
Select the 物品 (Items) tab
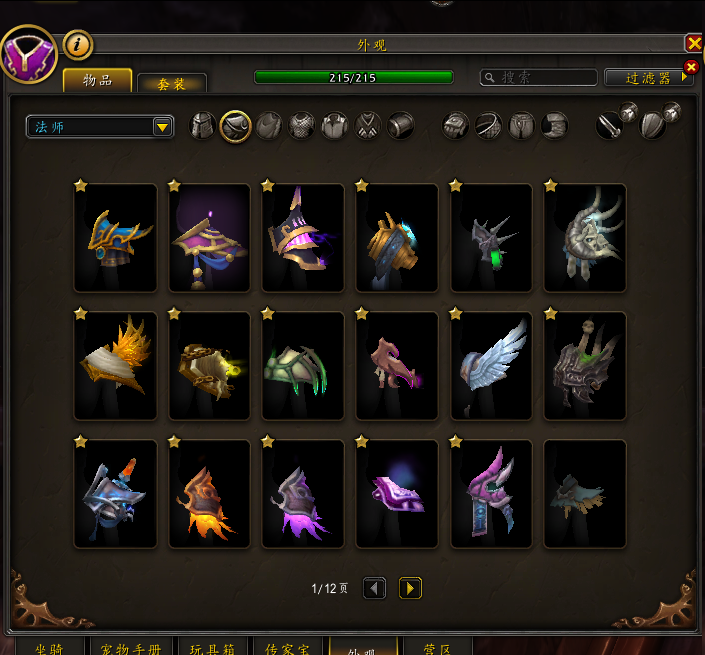[x=97, y=81]
